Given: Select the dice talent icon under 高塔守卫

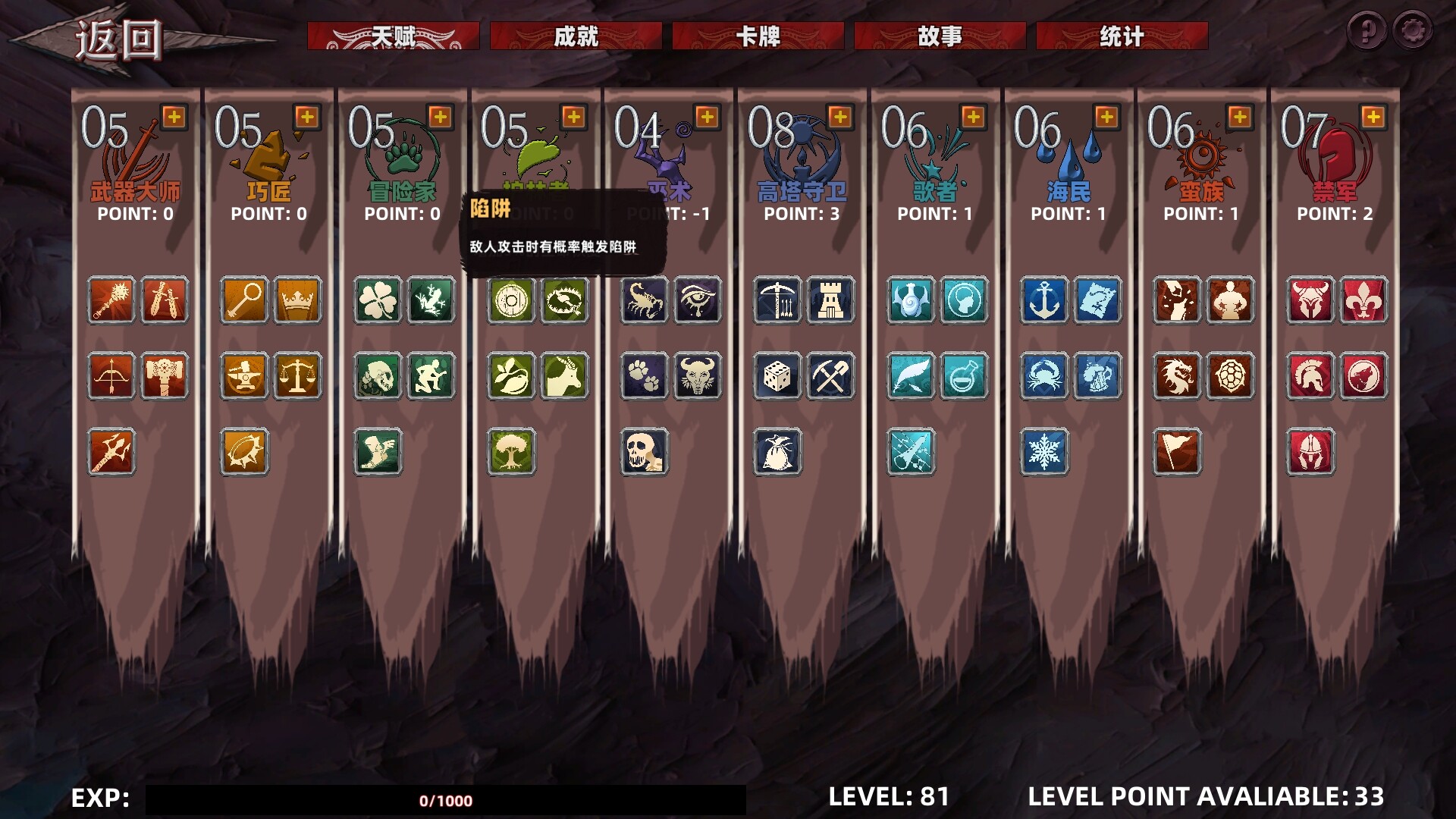Looking at the screenshot, I should (777, 376).
